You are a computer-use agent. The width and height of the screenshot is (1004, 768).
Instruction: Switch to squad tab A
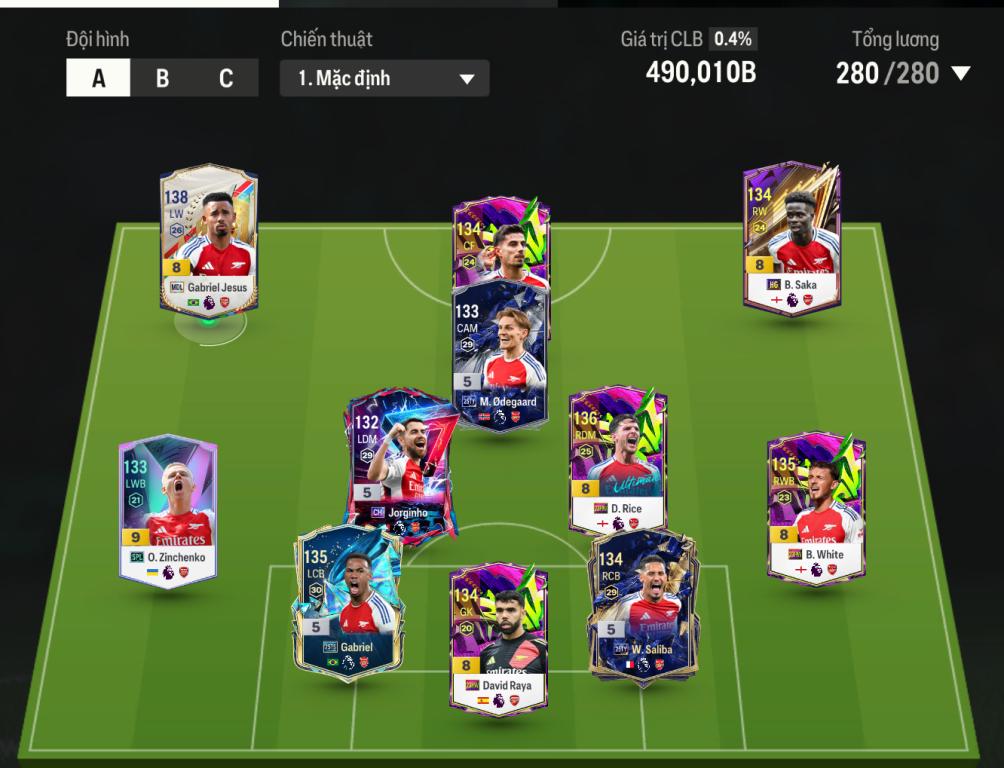point(98,78)
